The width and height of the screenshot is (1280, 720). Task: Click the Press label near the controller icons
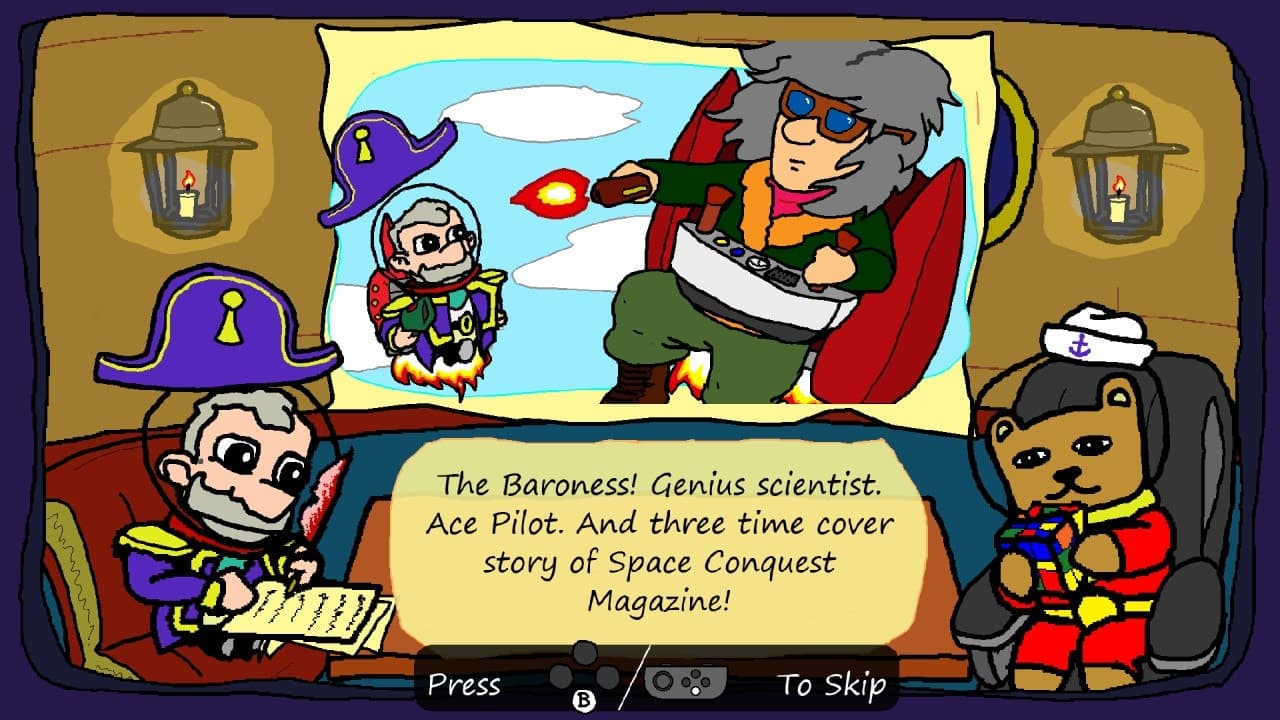465,686
